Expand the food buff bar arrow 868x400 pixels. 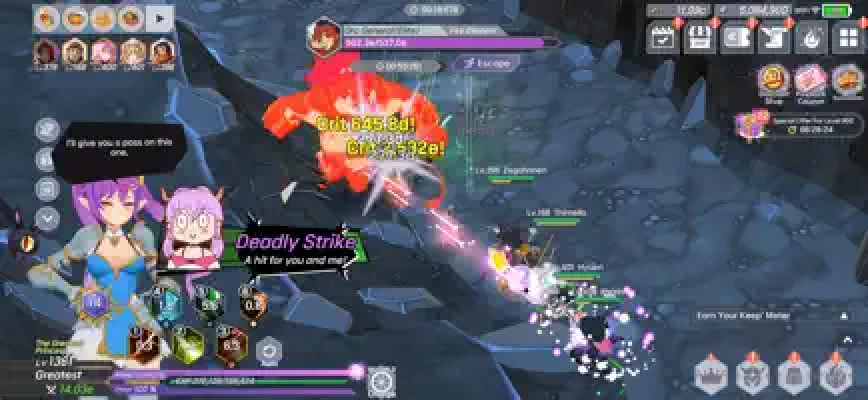pyautogui.click(x=159, y=17)
